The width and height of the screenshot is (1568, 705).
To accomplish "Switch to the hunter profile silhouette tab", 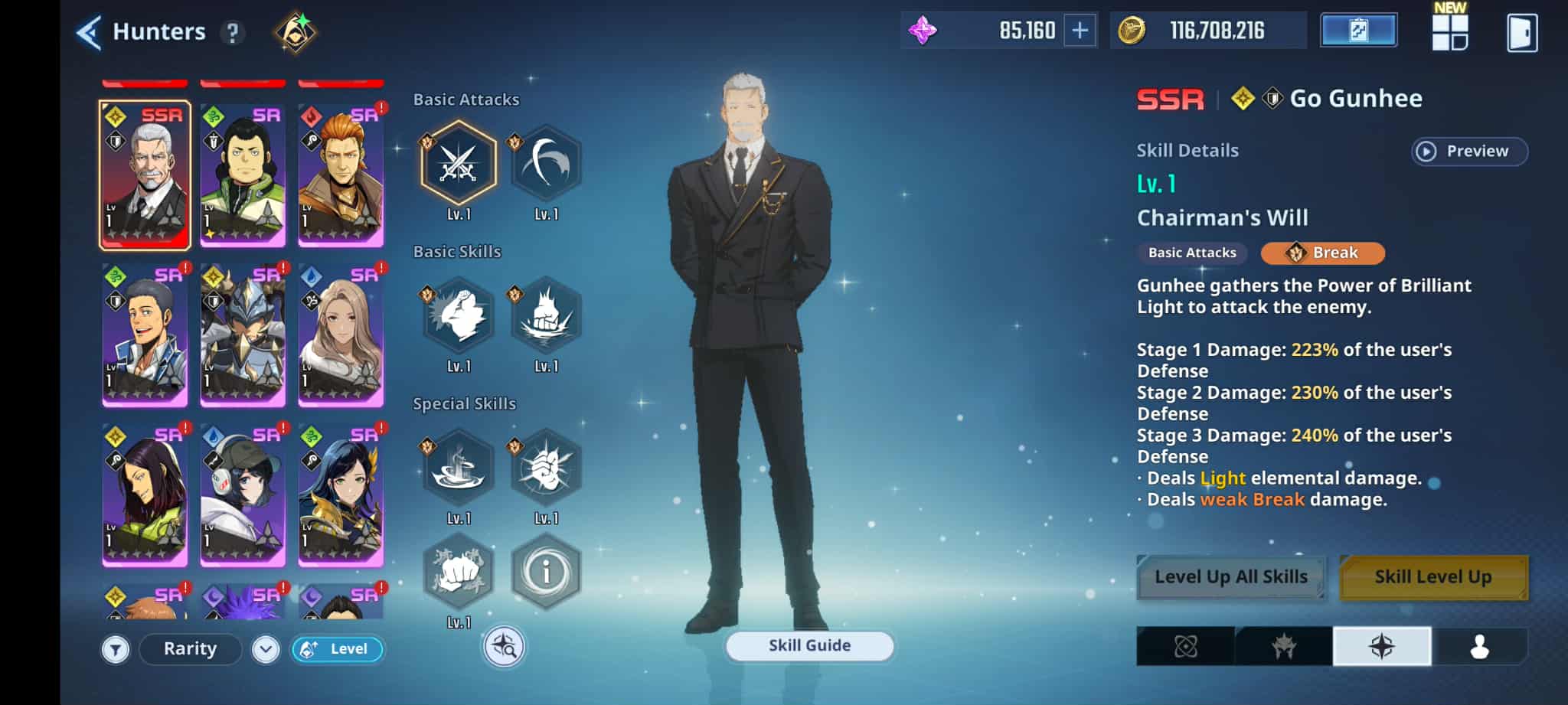I will [1479, 647].
